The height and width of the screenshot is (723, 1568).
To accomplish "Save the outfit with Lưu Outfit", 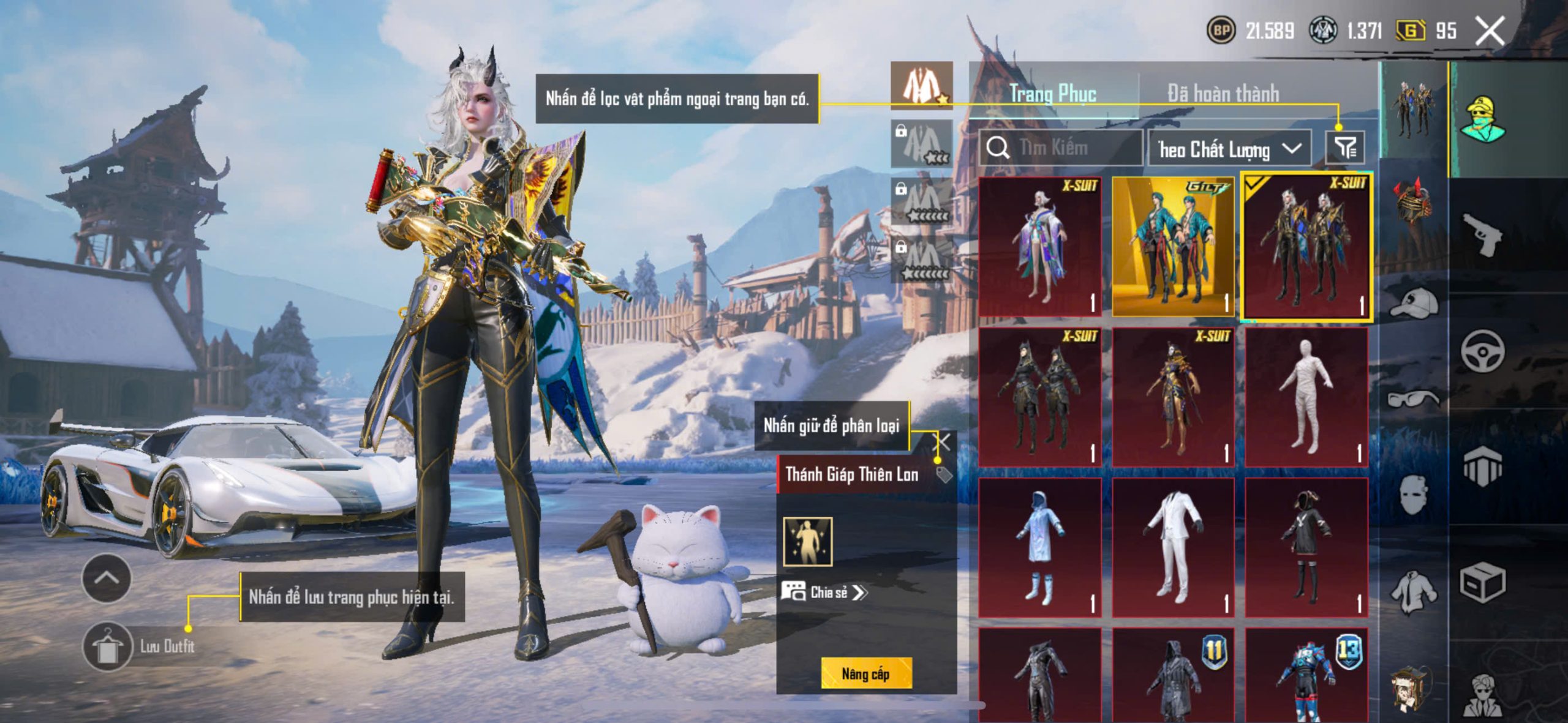I will point(108,646).
